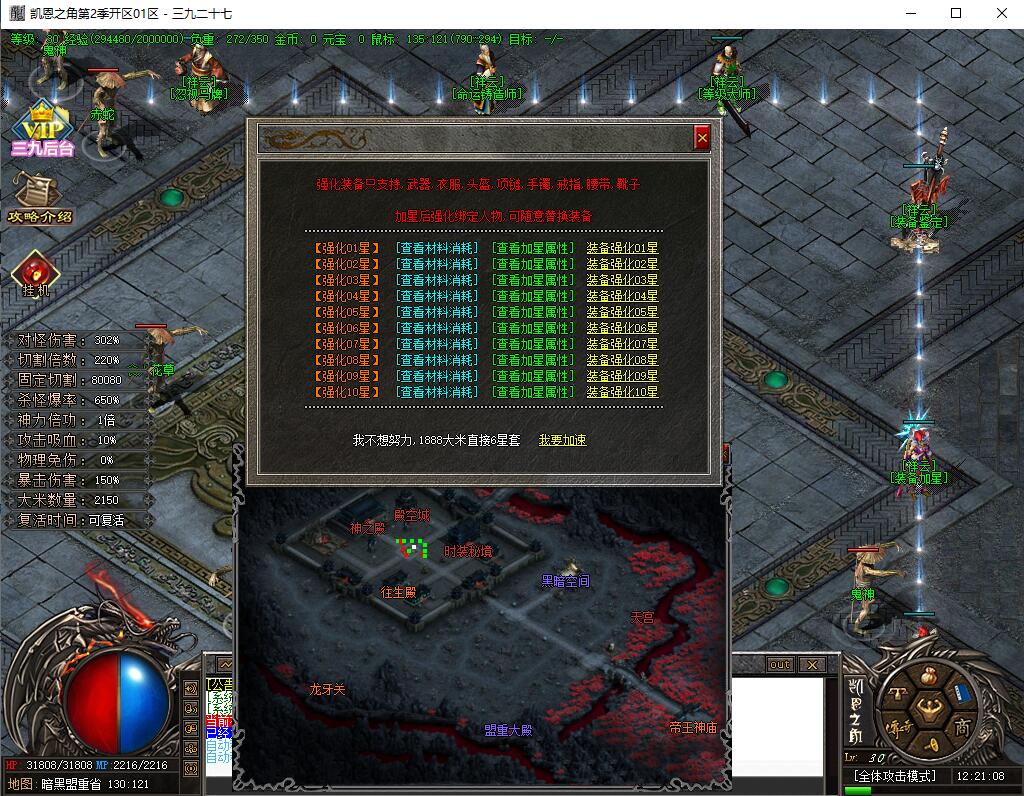
Task: Select the 装备强化05星 enhancement link
Action: [622, 312]
